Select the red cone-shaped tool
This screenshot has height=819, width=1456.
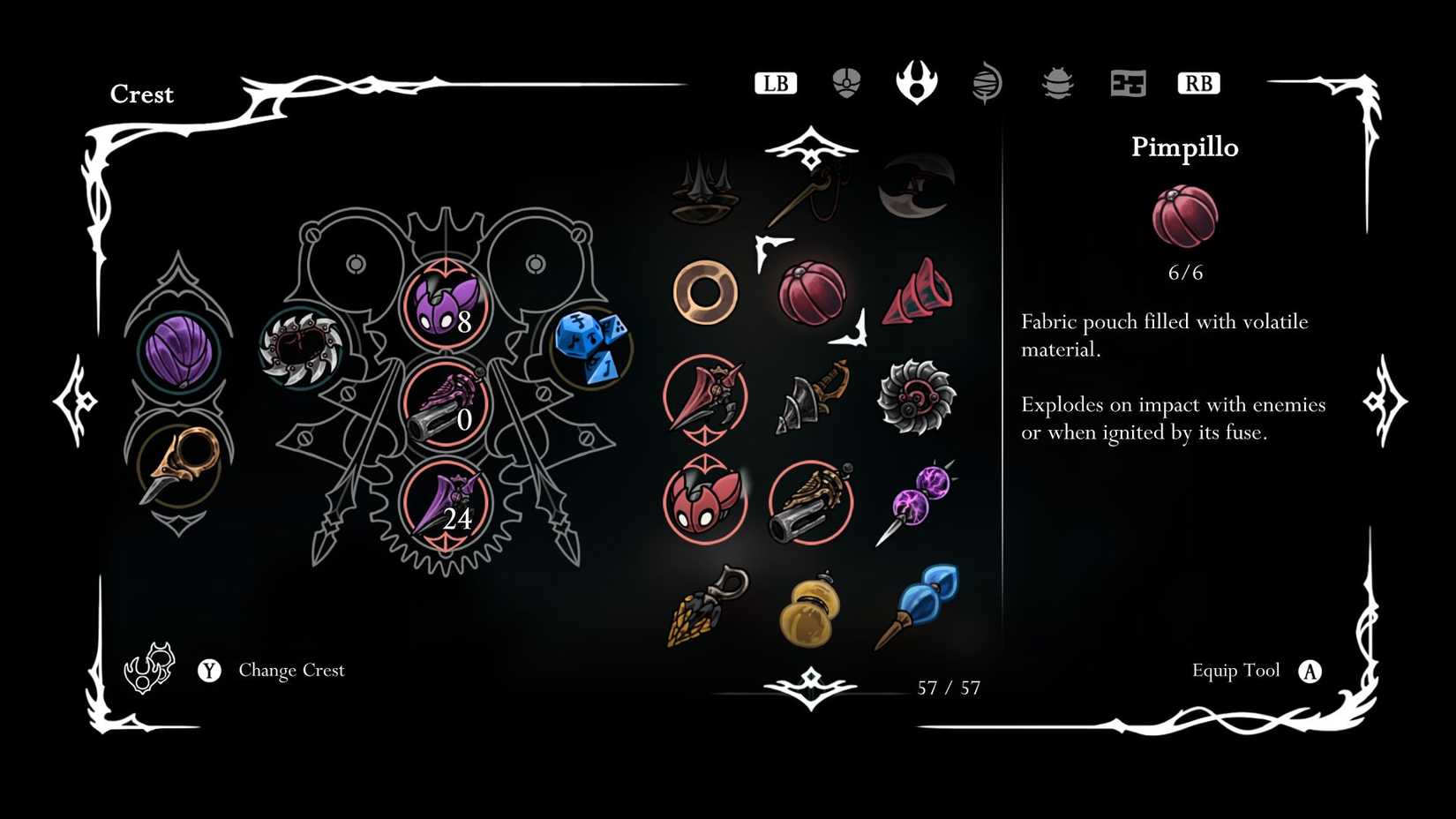pyautogui.click(x=918, y=291)
